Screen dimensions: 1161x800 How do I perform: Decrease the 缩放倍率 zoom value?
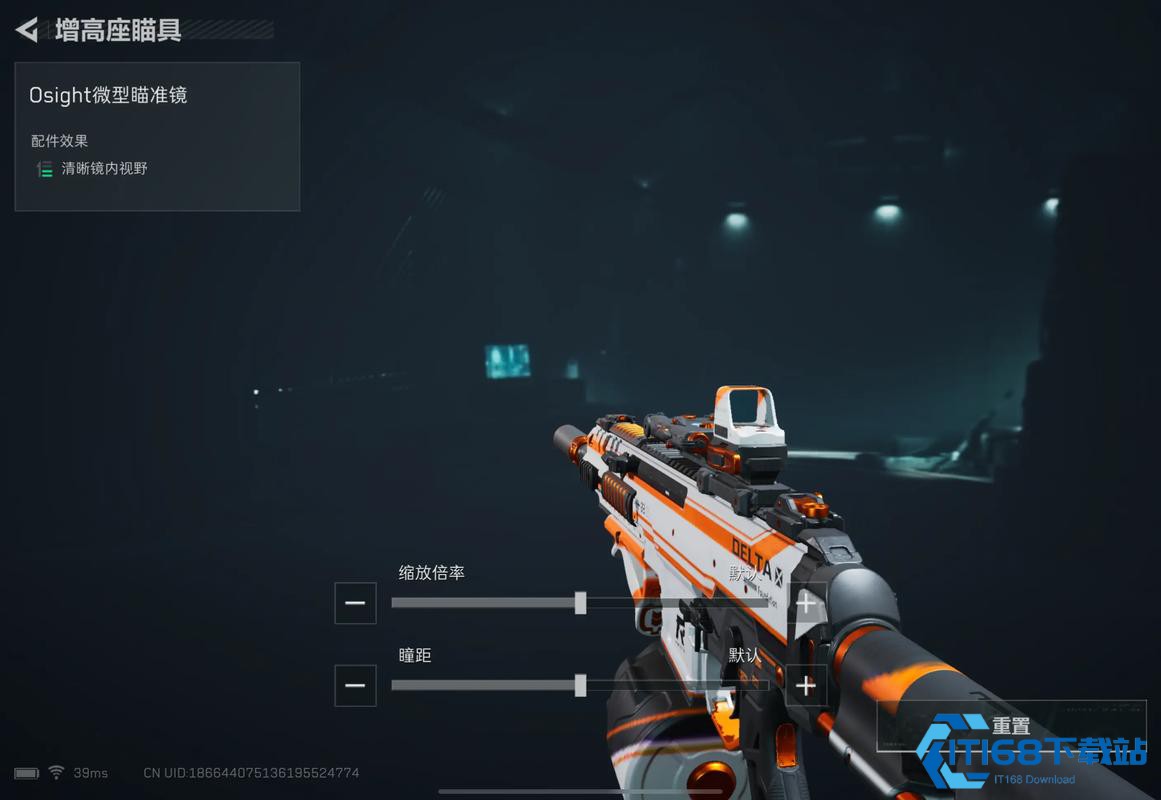pyautogui.click(x=355, y=603)
